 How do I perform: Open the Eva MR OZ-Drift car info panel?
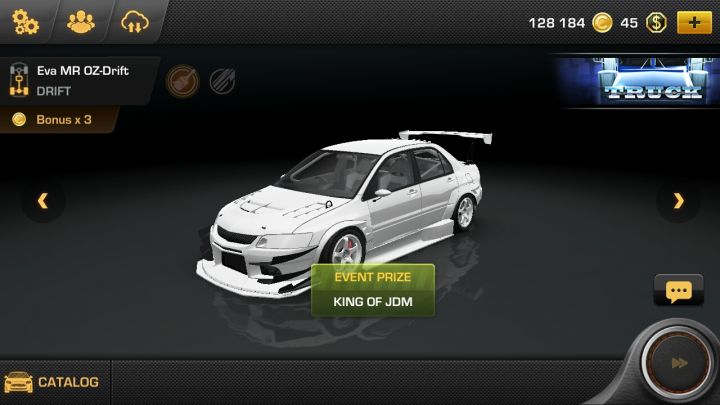(x=80, y=80)
